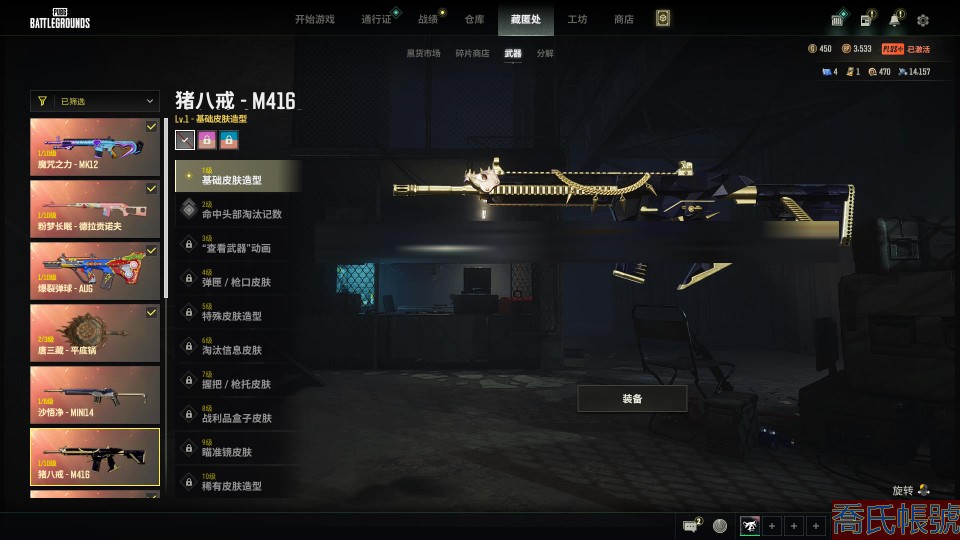Switch to the 通行证 tab
The width and height of the screenshot is (960, 540).
[x=376, y=19]
